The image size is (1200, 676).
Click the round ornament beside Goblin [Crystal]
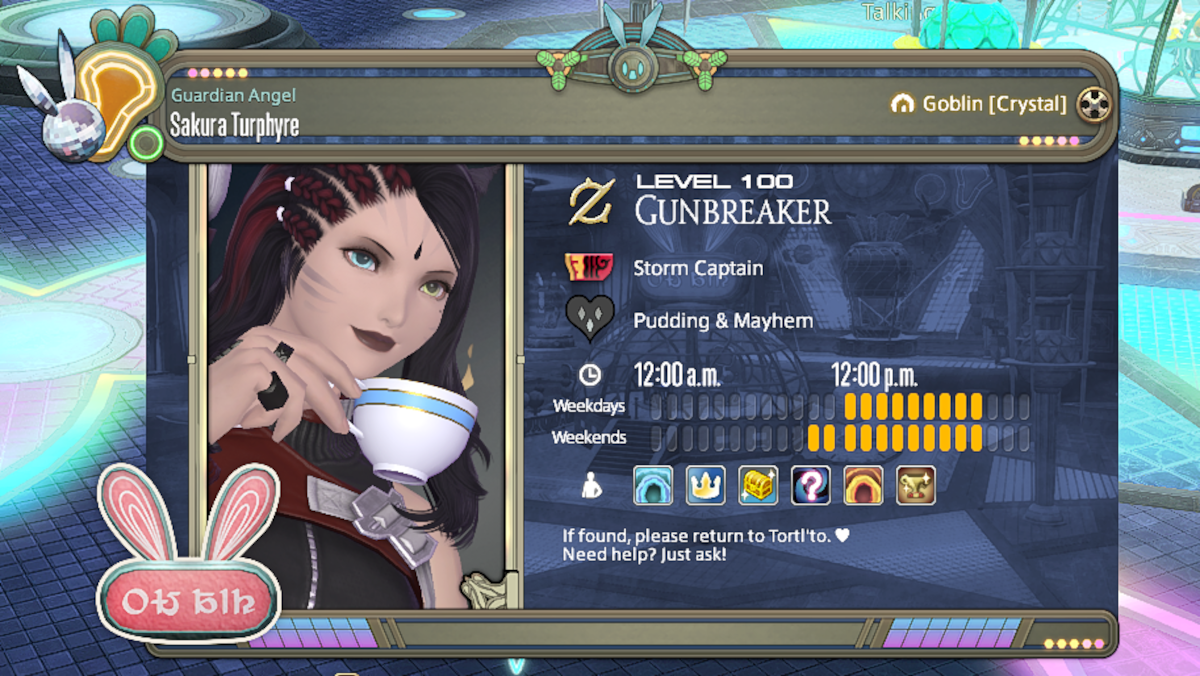1094,104
